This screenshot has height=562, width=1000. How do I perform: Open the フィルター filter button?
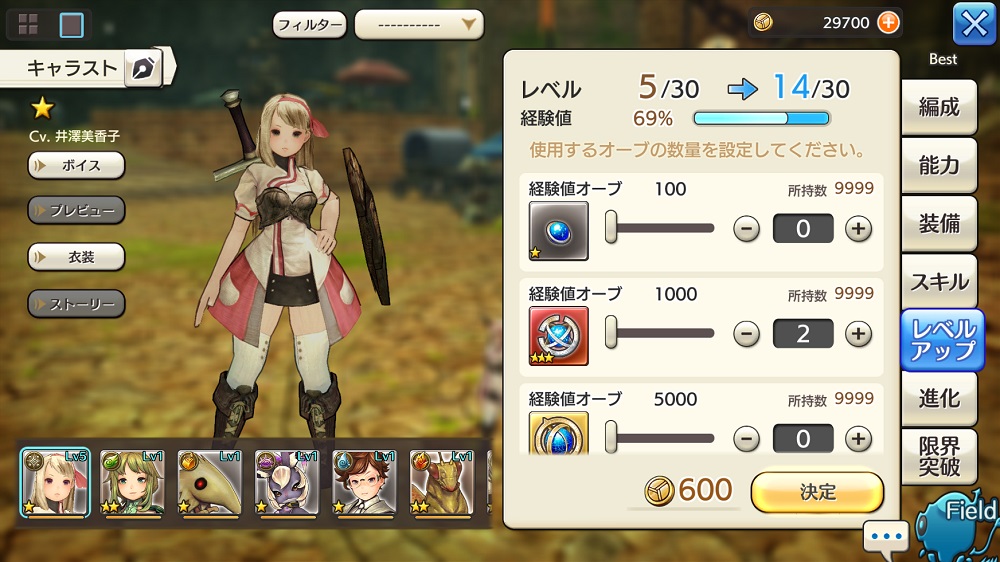[x=309, y=24]
